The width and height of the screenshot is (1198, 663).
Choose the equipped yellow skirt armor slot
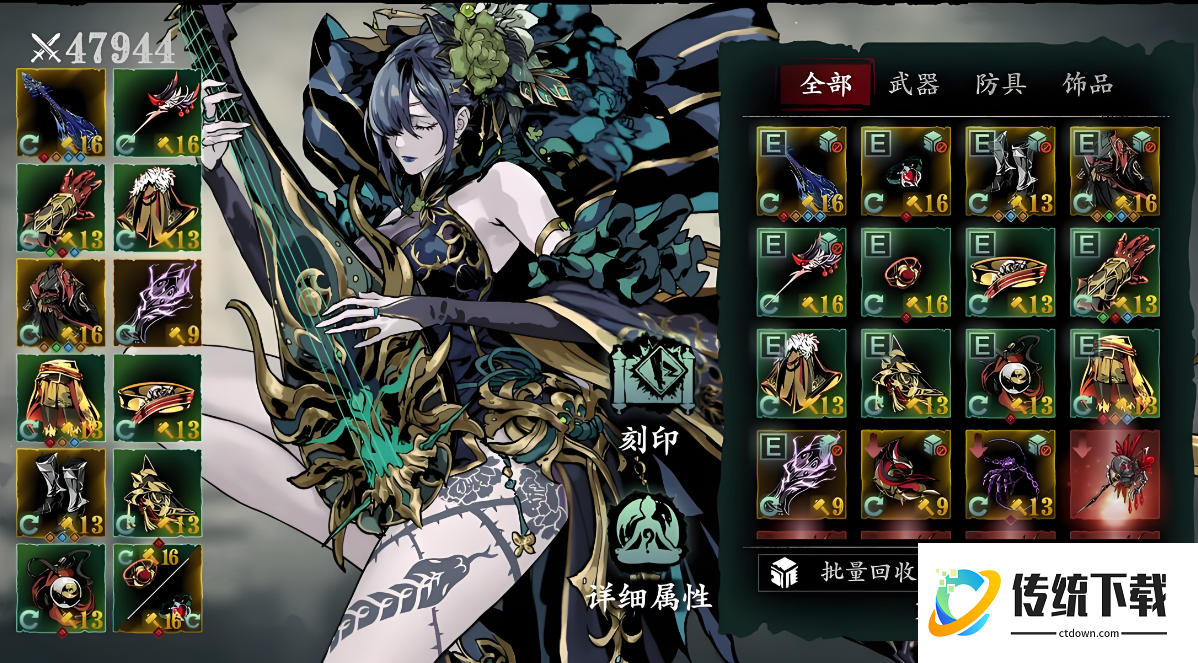coord(61,398)
